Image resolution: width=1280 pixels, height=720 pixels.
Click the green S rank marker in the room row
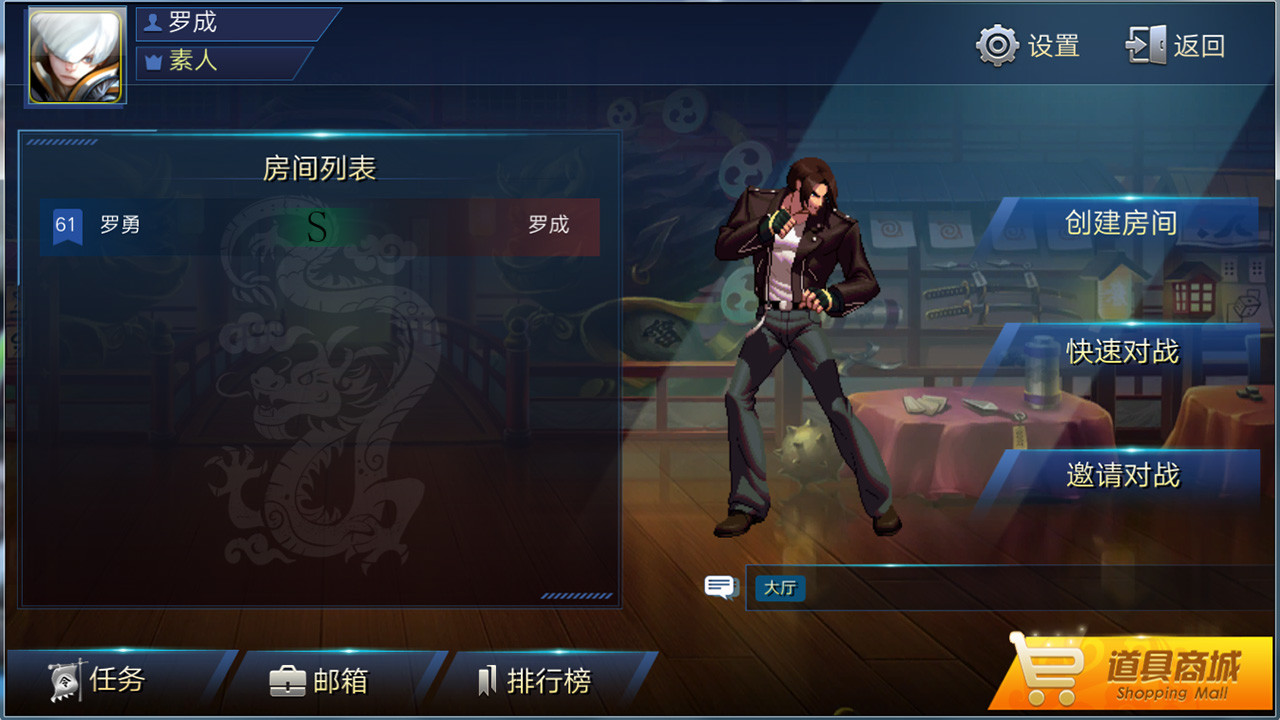[318, 228]
